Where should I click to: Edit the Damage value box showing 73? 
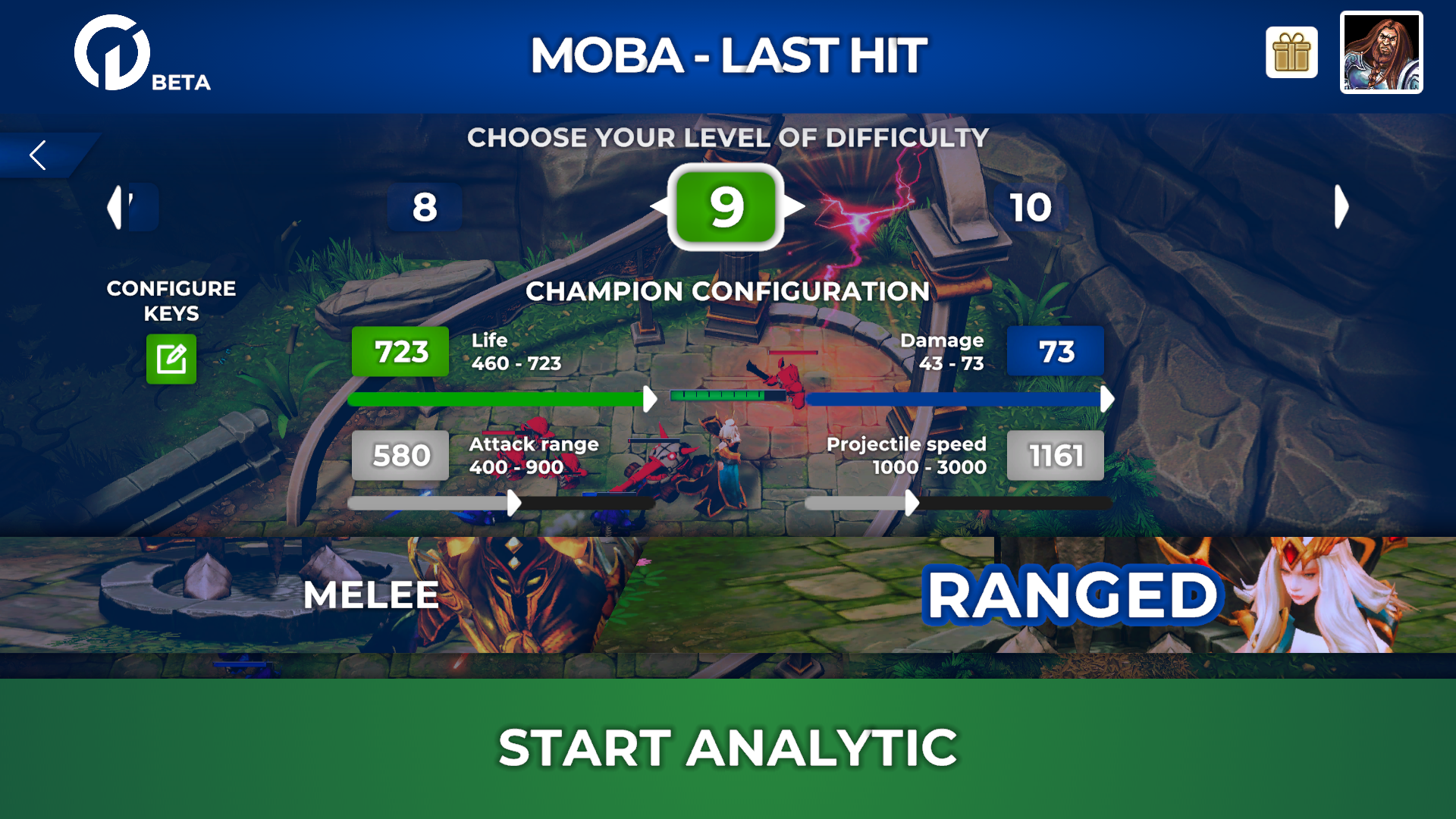click(x=1055, y=352)
